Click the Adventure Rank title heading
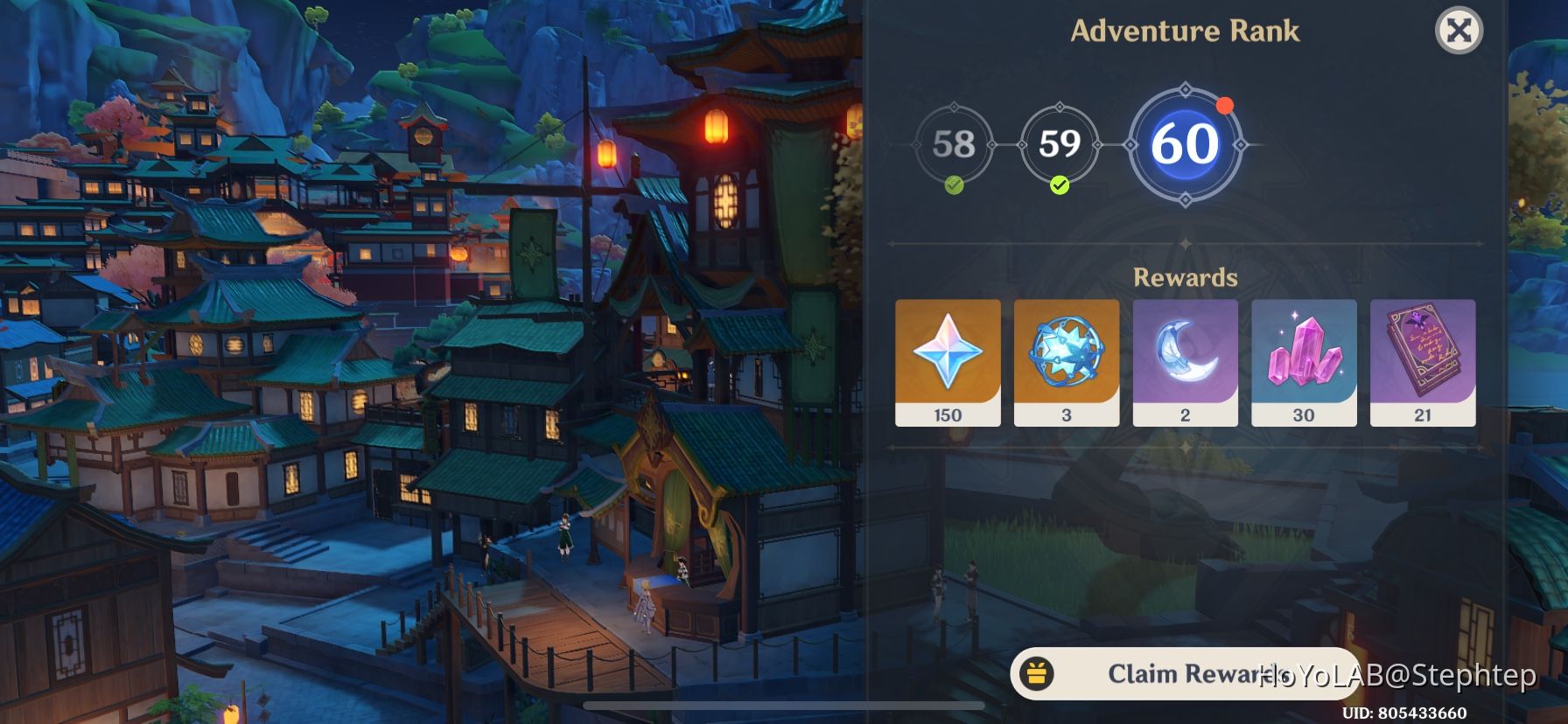 tap(1184, 29)
